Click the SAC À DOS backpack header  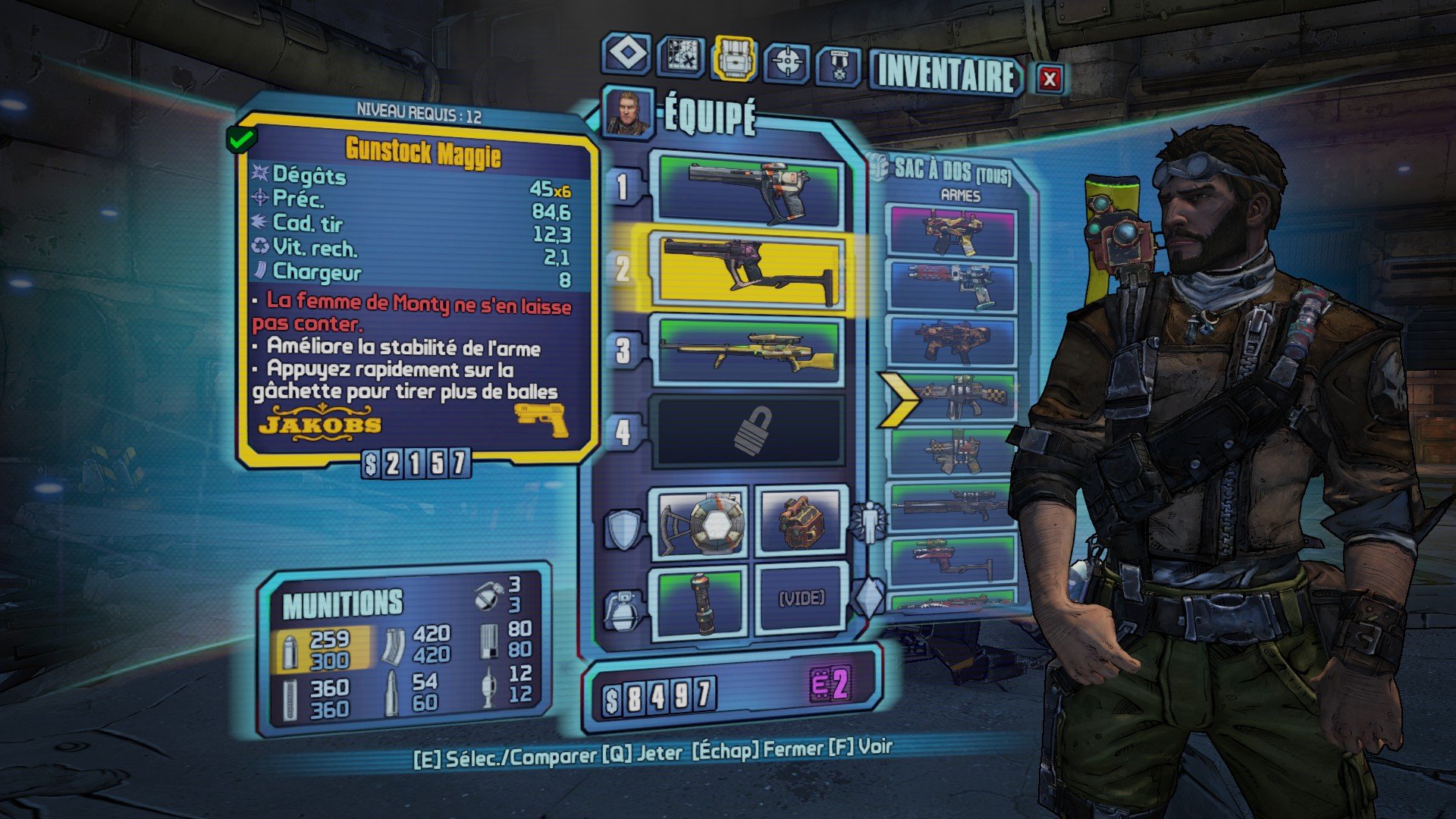tap(952, 170)
